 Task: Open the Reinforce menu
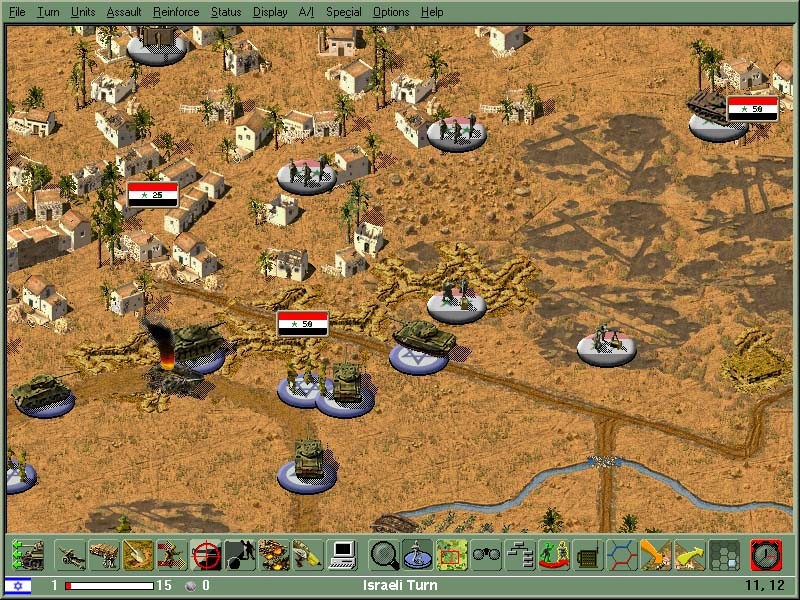pyautogui.click(x=176, y=12)
